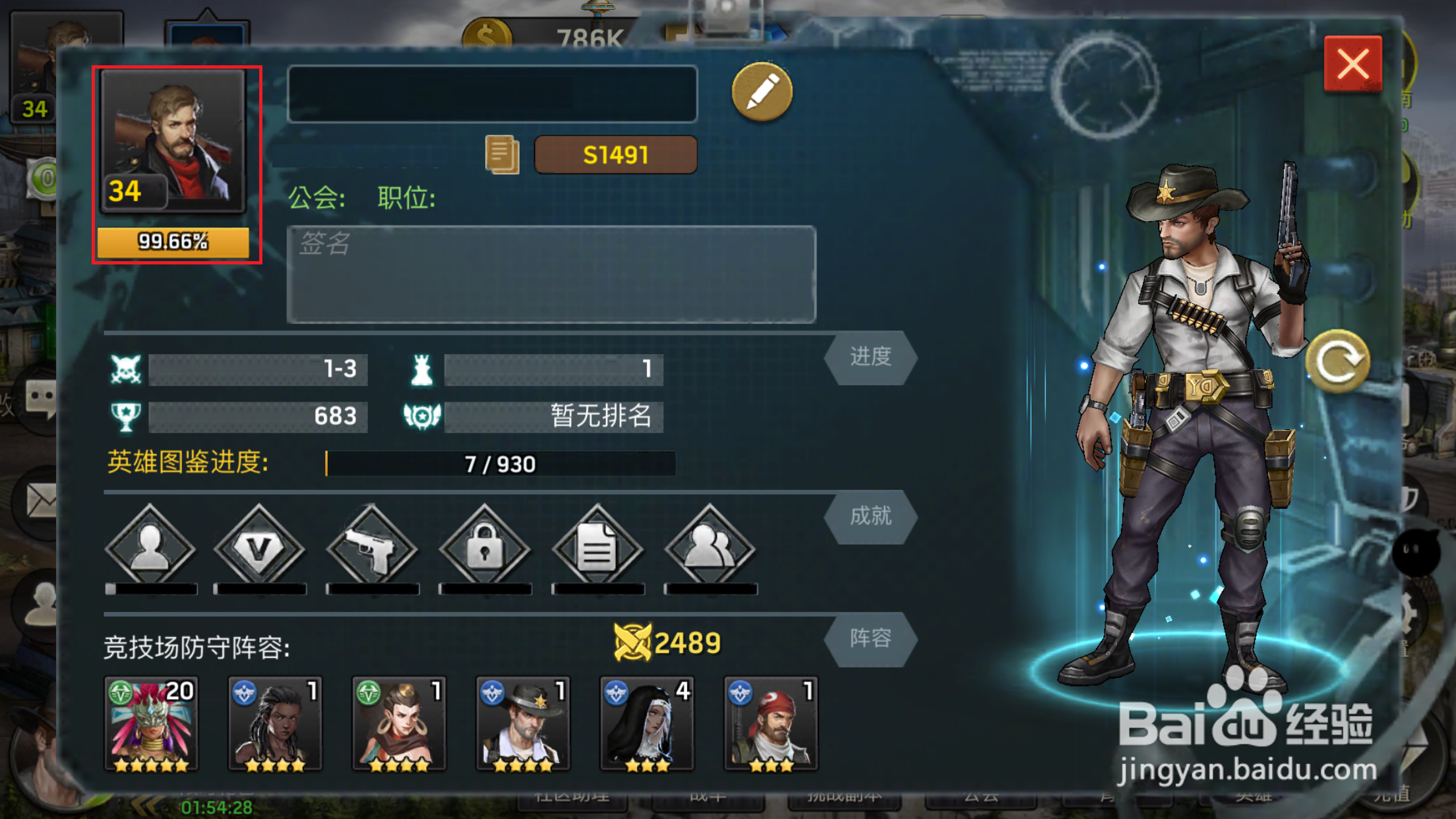Select the 阵容 lineup tab

pos(870,638)
